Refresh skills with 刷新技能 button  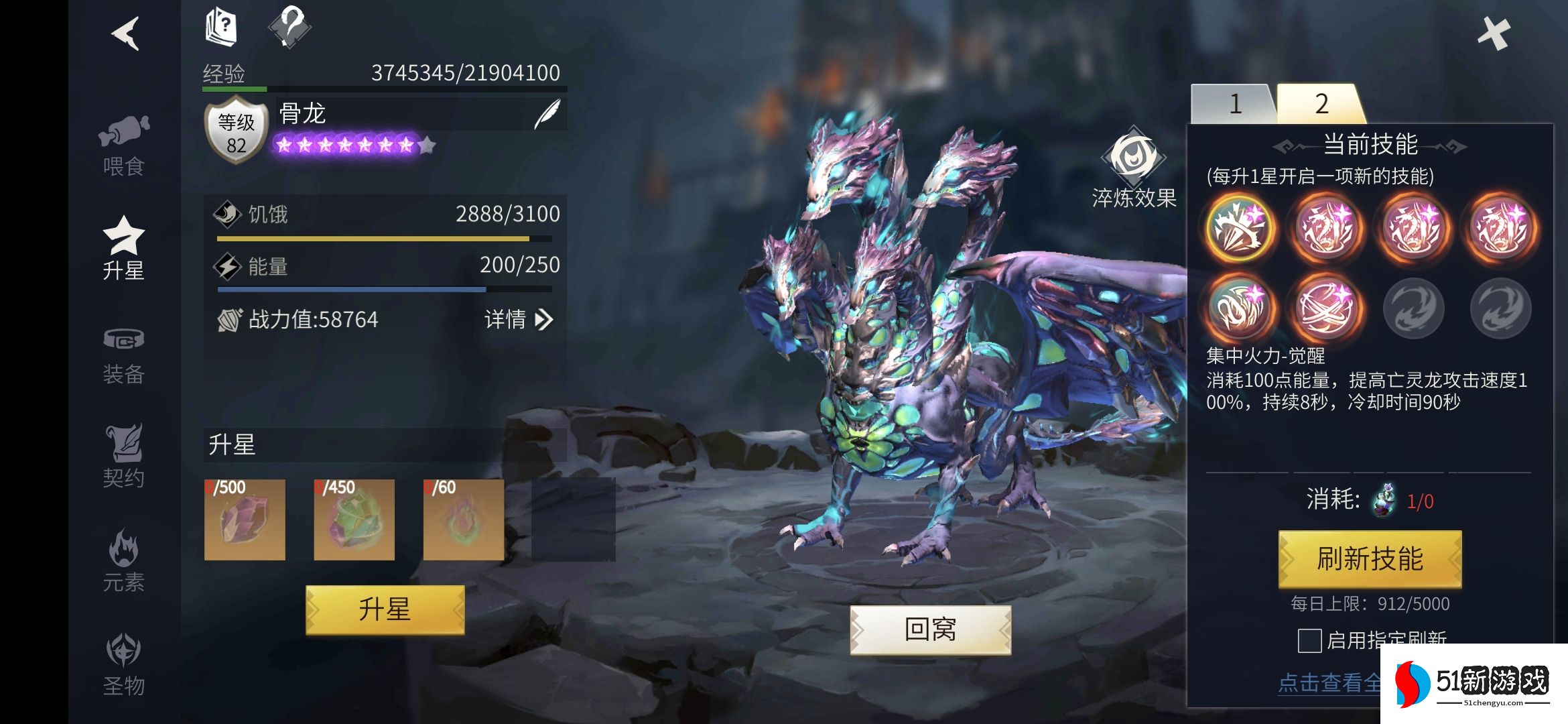coord(1370,558)
